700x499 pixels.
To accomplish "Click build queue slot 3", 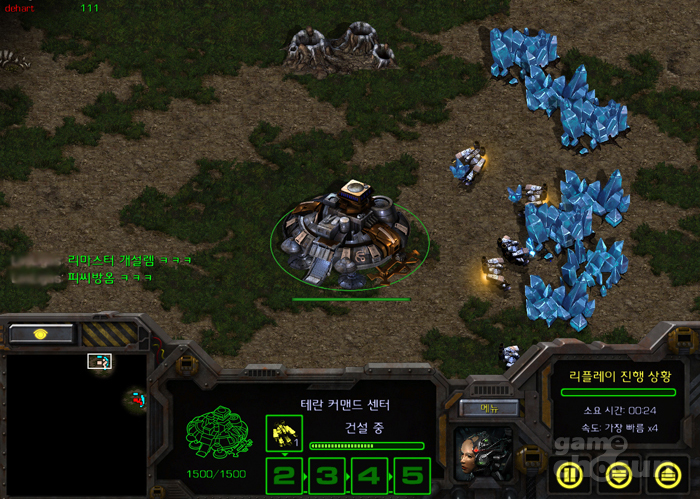I will [x=328, y=474].
